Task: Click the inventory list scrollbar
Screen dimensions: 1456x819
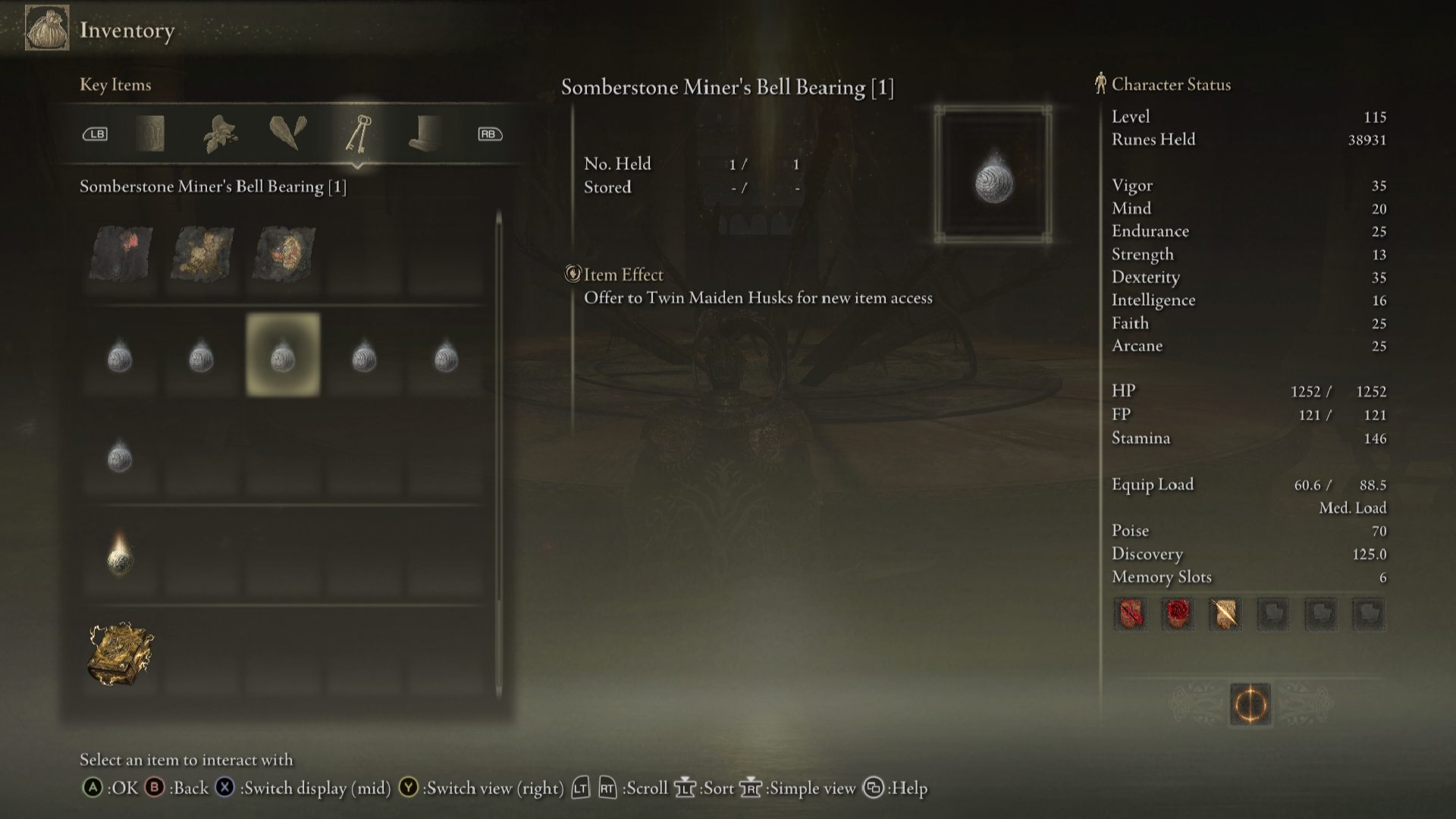Action: [498, 453]
